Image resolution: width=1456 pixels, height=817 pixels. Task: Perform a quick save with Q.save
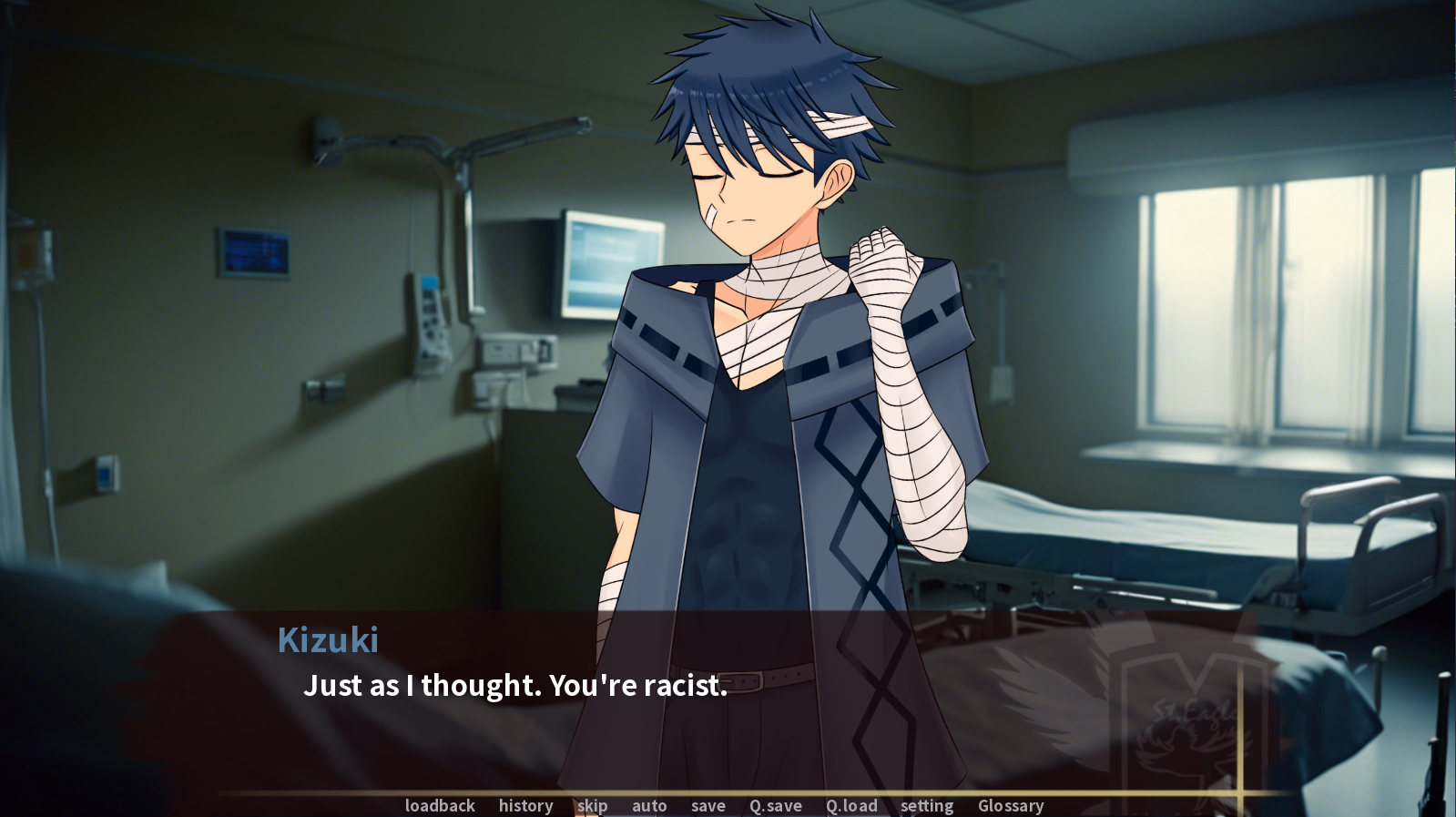(775, 806)
